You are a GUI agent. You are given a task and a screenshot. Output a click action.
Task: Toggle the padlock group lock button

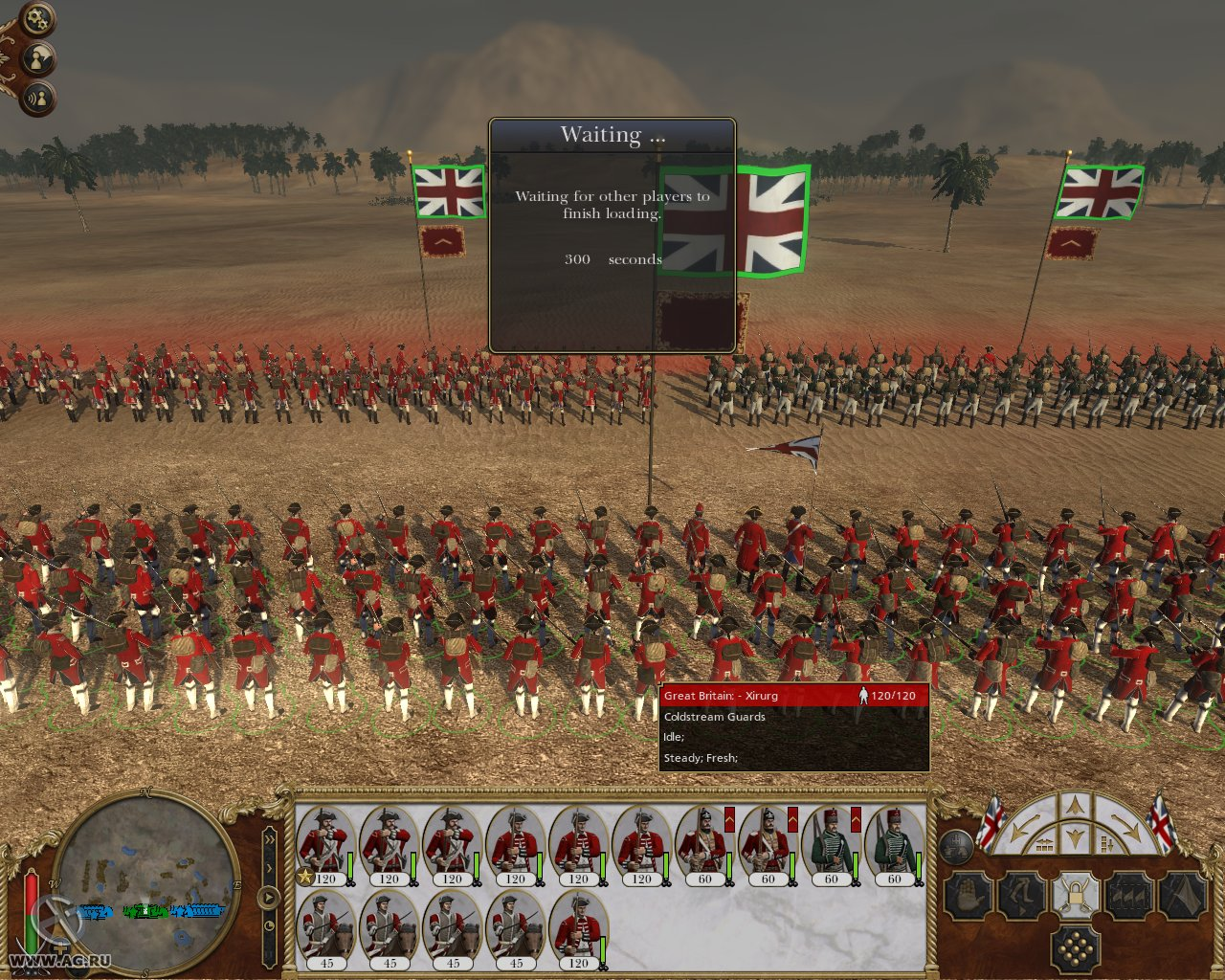(1075, 897)
